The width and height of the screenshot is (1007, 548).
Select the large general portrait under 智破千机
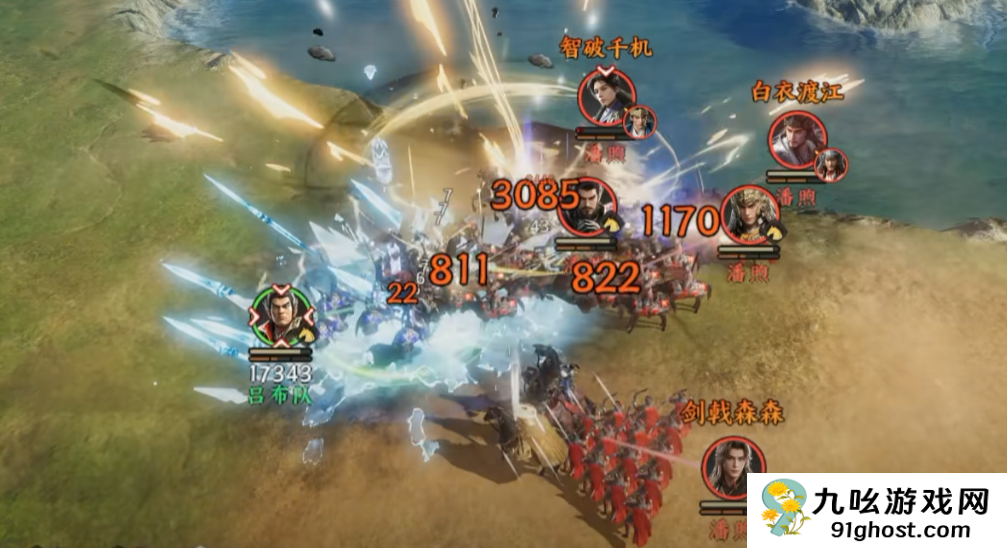[606, 96]
